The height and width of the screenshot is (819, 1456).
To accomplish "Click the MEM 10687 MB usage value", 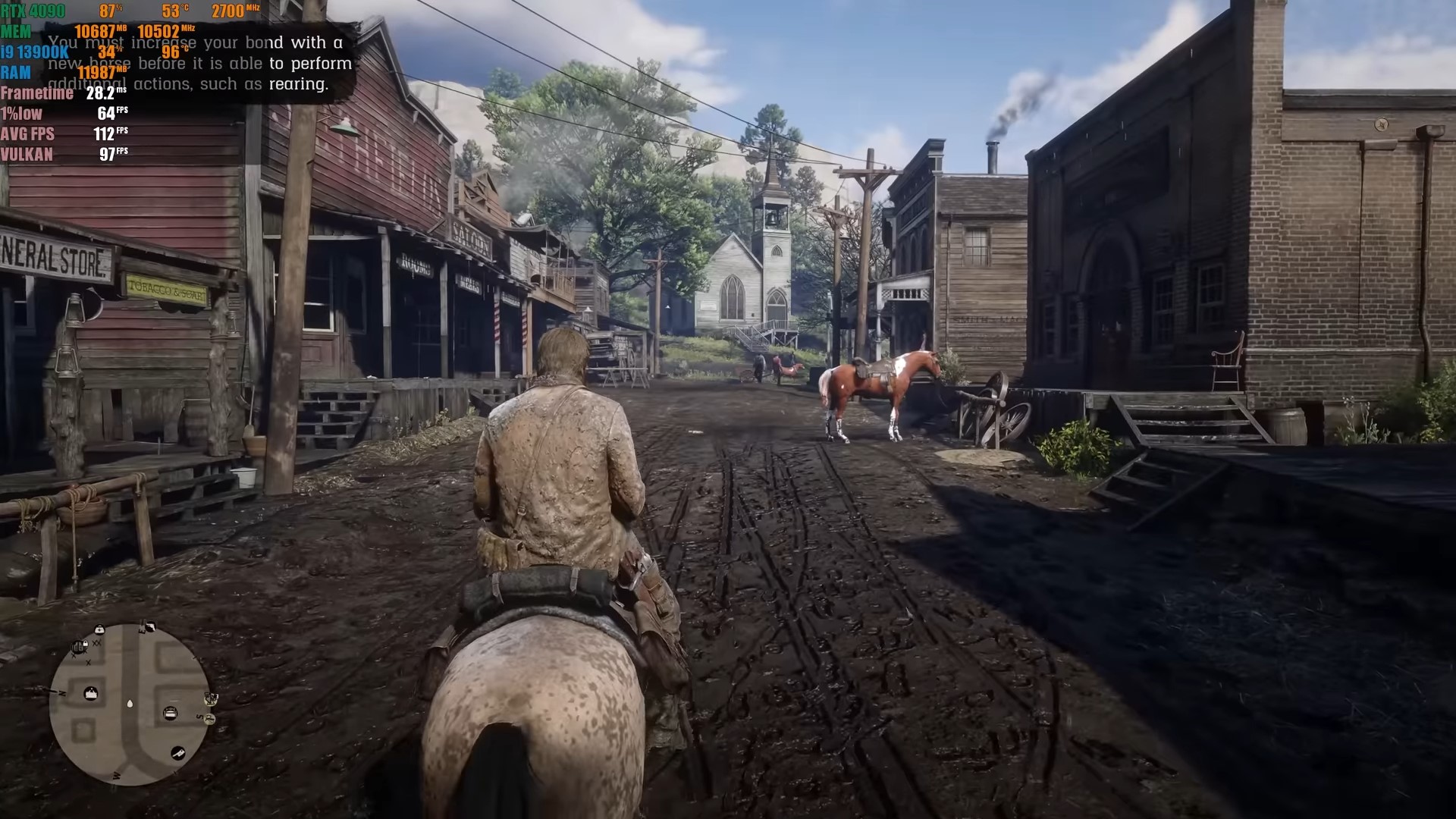I will tap(97, 33).
